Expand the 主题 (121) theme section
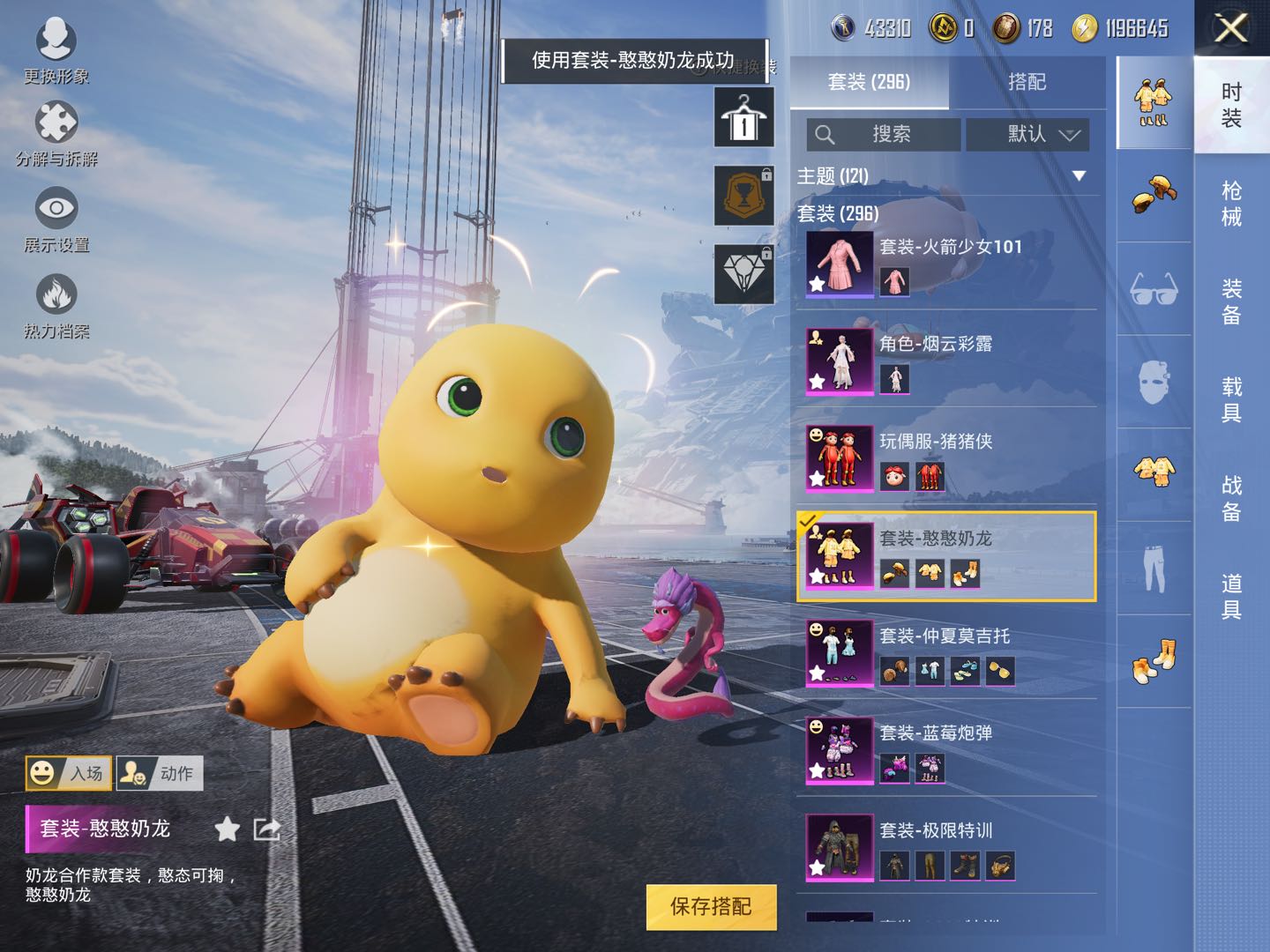 coord(1078,176)
